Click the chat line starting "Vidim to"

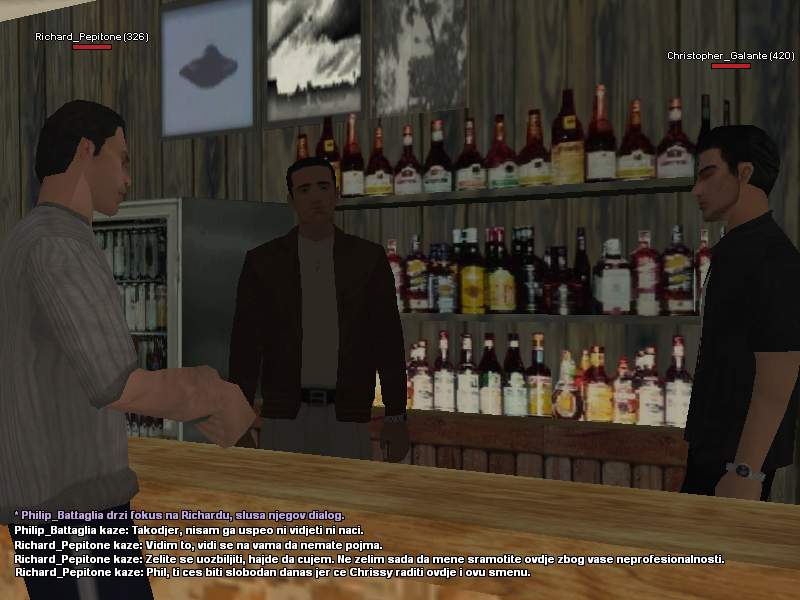198,545
